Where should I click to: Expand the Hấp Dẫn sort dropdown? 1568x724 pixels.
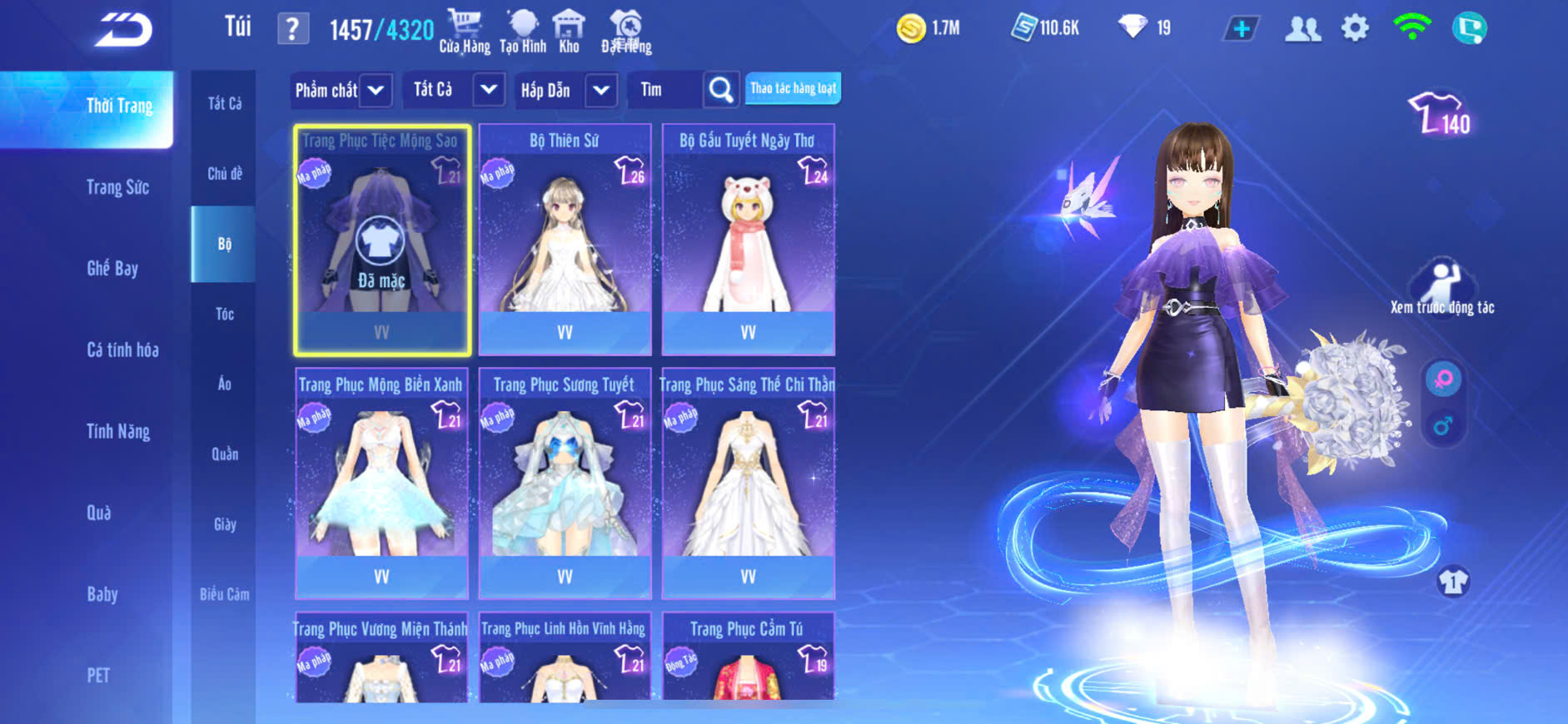click(601, 90)
